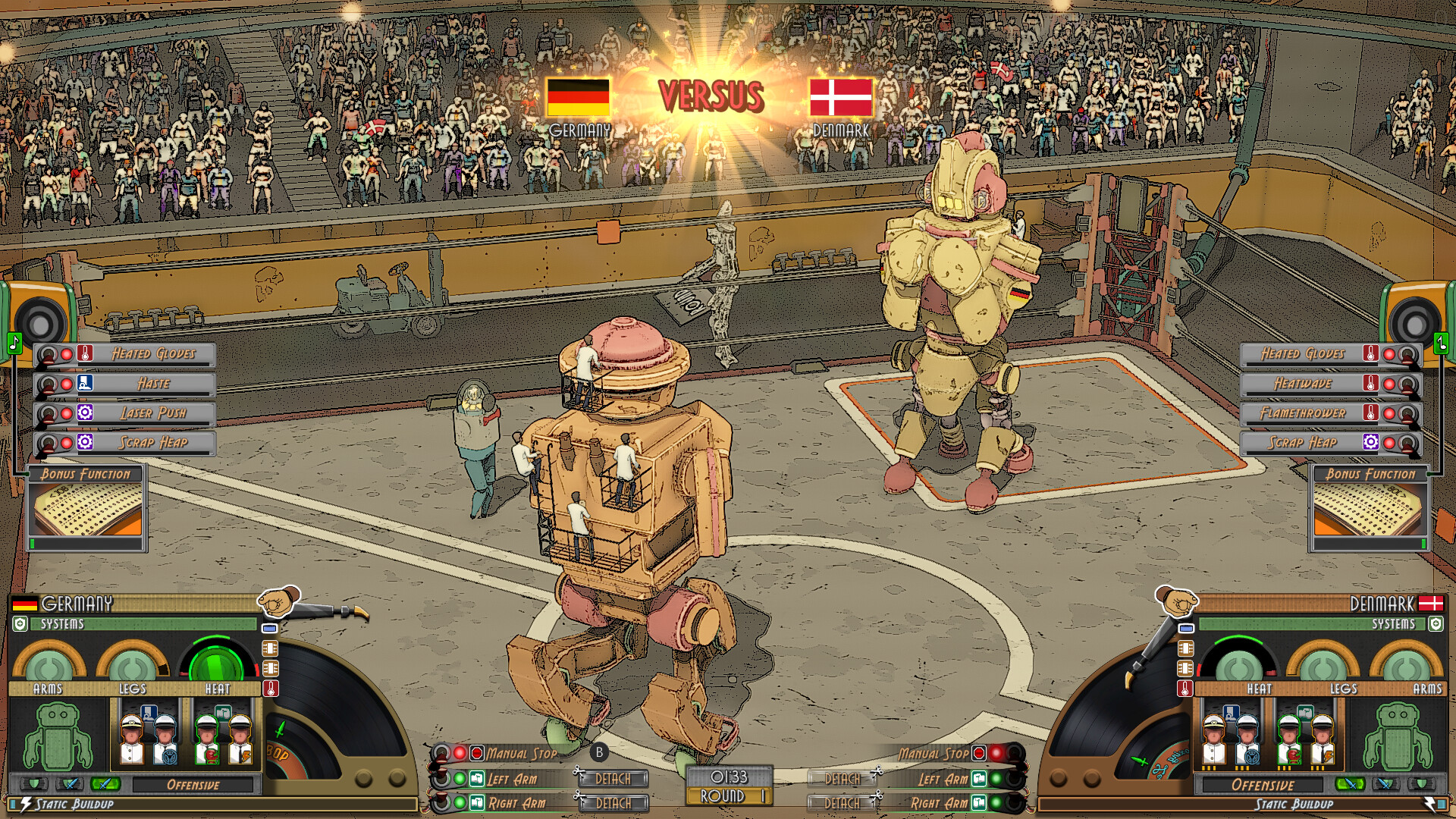Select the Offensive stance label
Image resolution: width=1456 pixels, height=819 pixels.
pos(193,784)
